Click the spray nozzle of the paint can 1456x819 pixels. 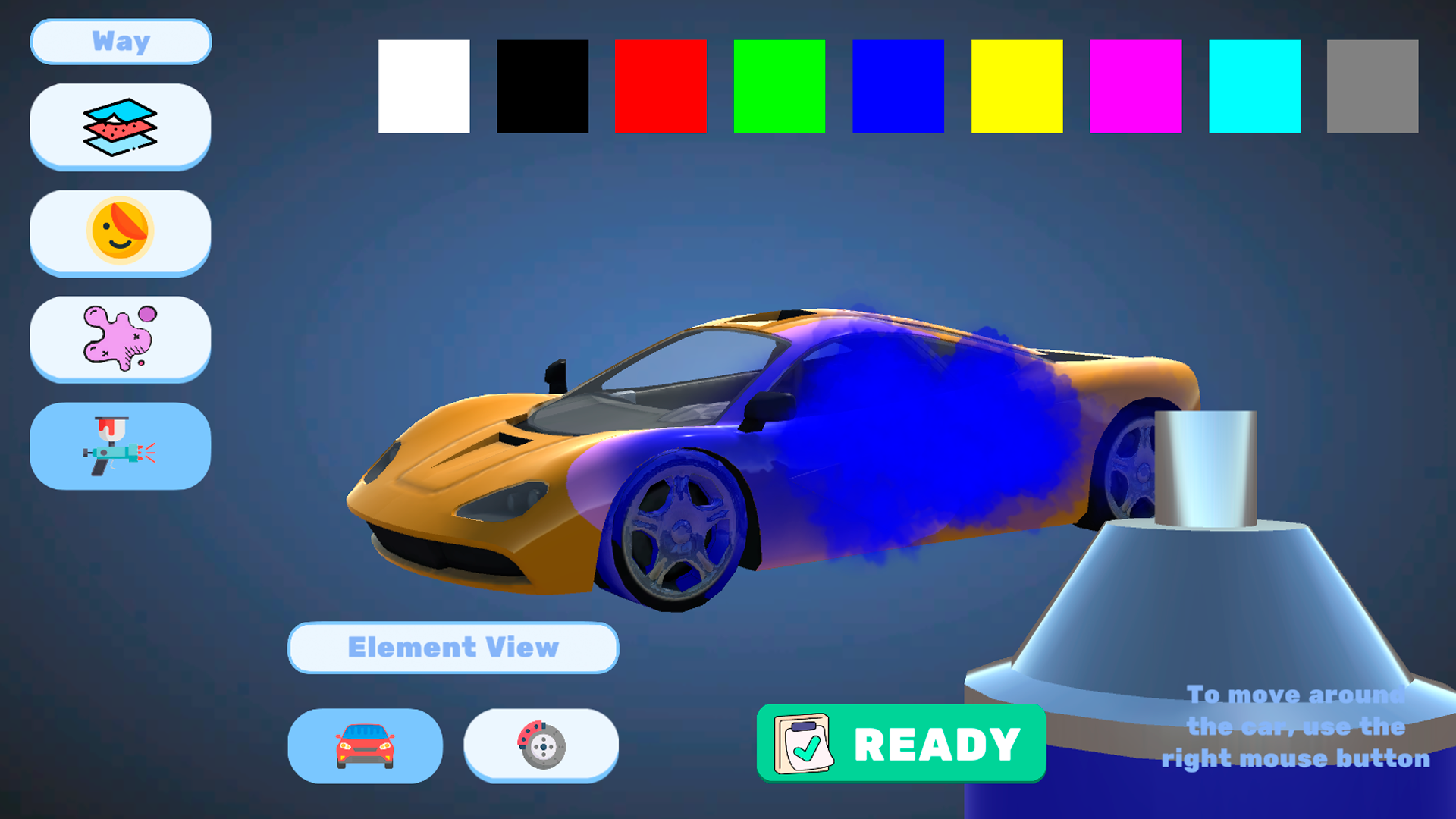pos(1206,463)
